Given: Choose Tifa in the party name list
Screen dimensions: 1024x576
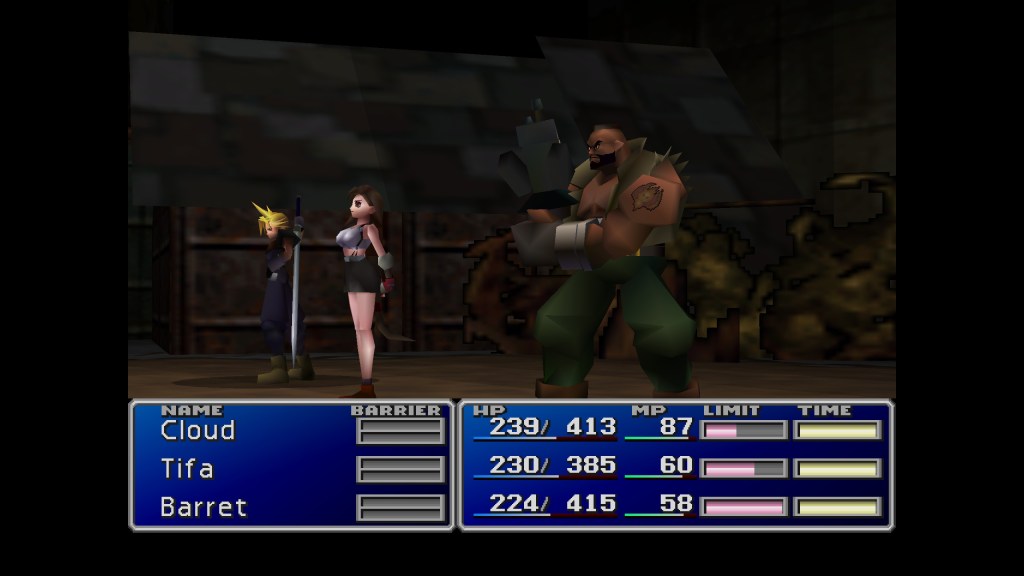Looking at the screenshot, I should coord(187,469).
